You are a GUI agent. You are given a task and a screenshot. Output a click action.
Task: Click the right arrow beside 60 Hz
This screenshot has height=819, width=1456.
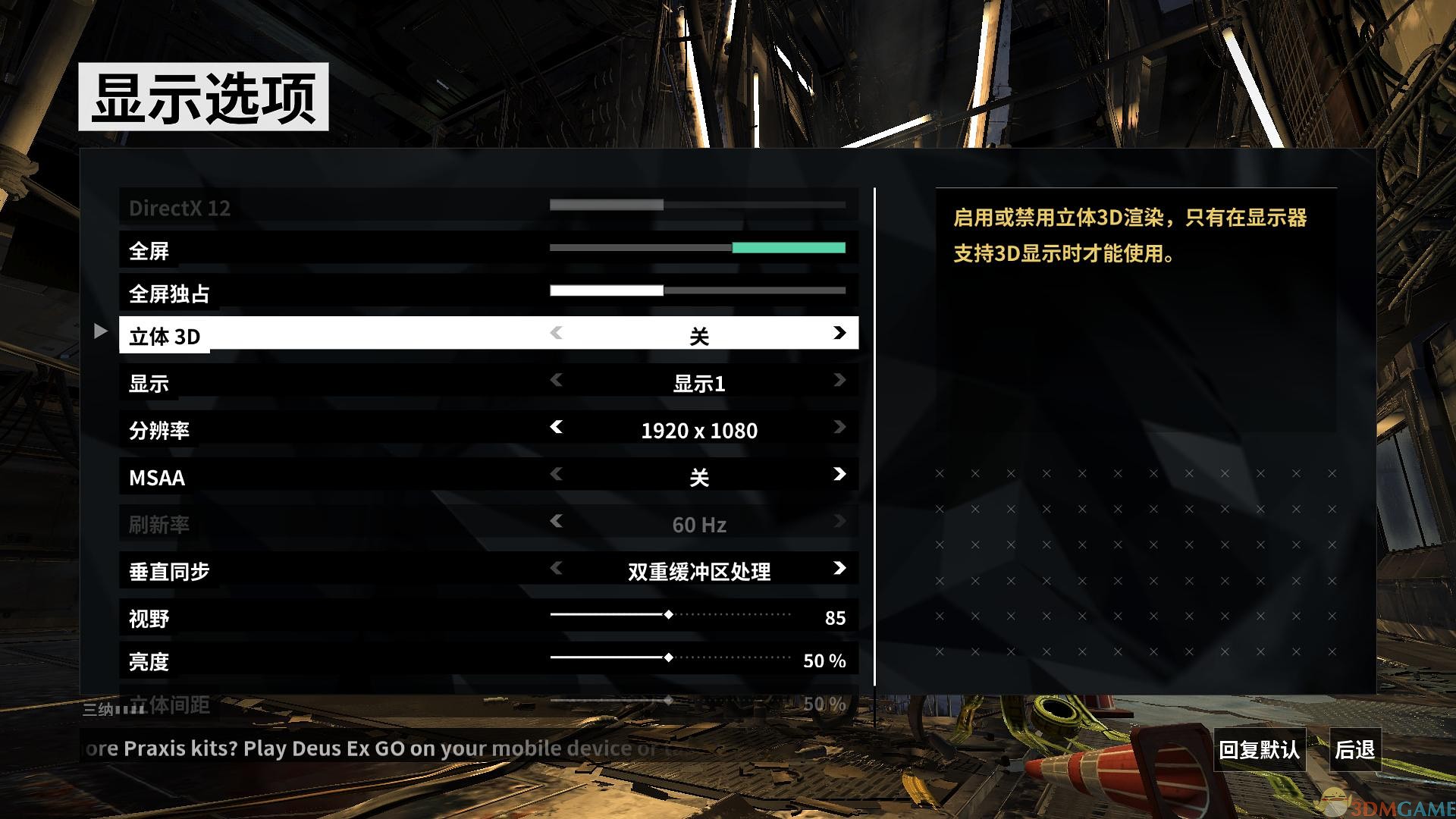[x=839, y=522]
